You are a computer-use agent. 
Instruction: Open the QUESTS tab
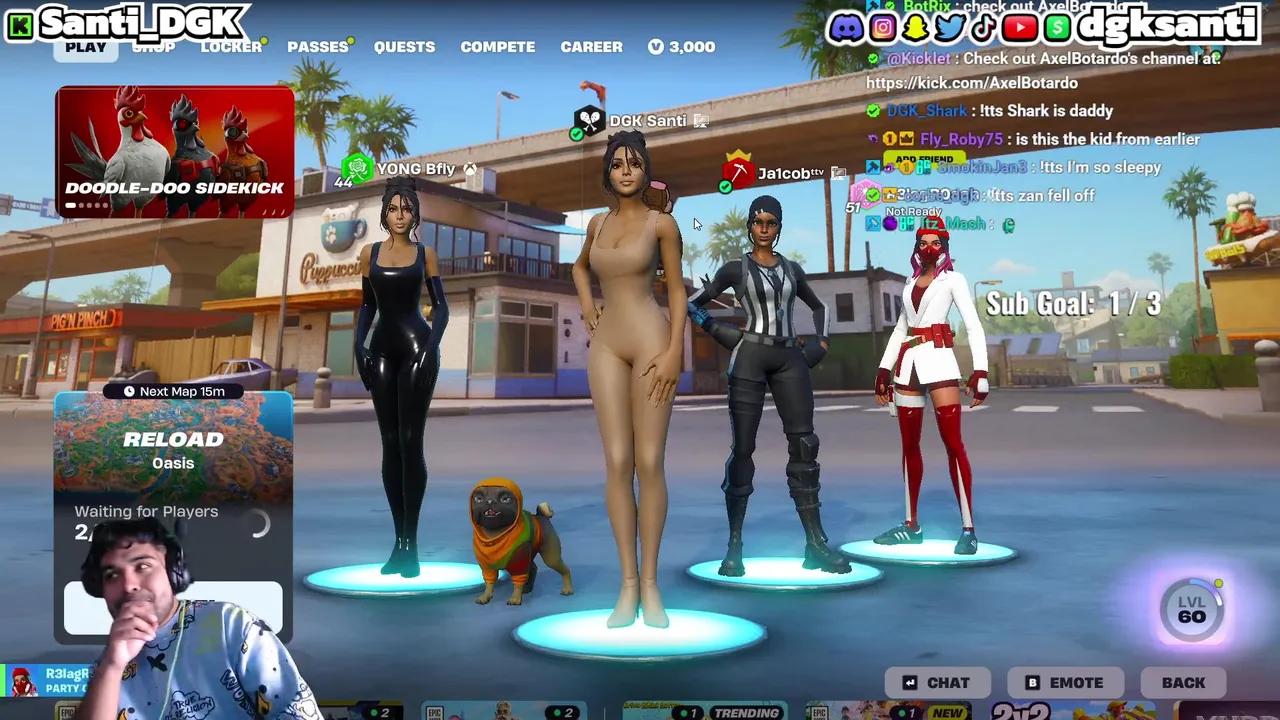click(x=404, y=46)
